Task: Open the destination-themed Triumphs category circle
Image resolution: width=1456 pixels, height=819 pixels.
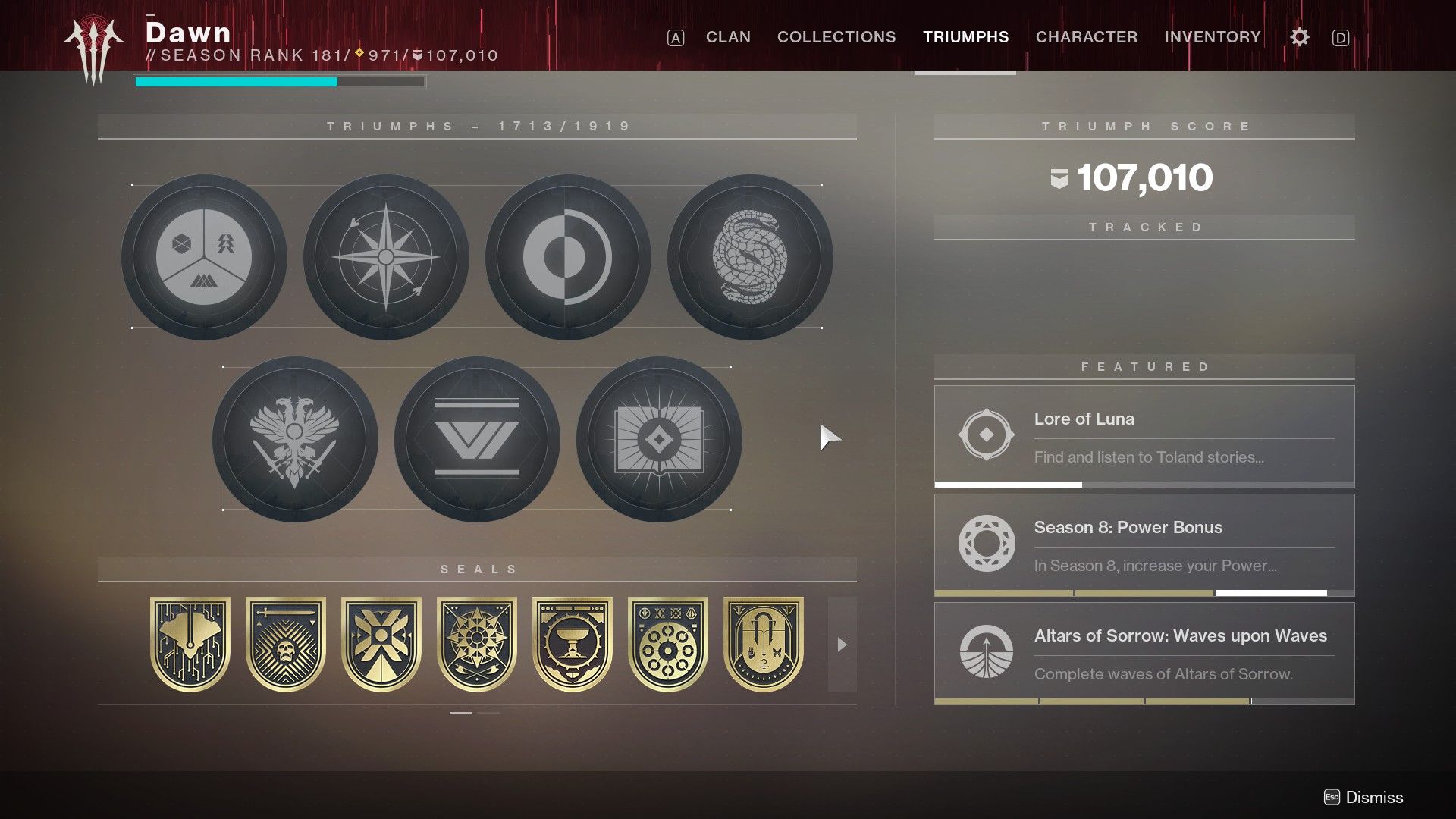Action: click(x=206, y=258)
